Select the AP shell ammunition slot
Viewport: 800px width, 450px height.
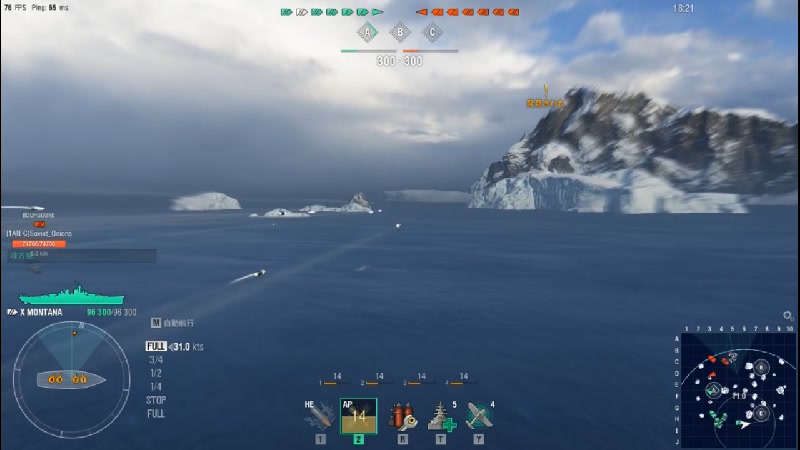(358, 415)
